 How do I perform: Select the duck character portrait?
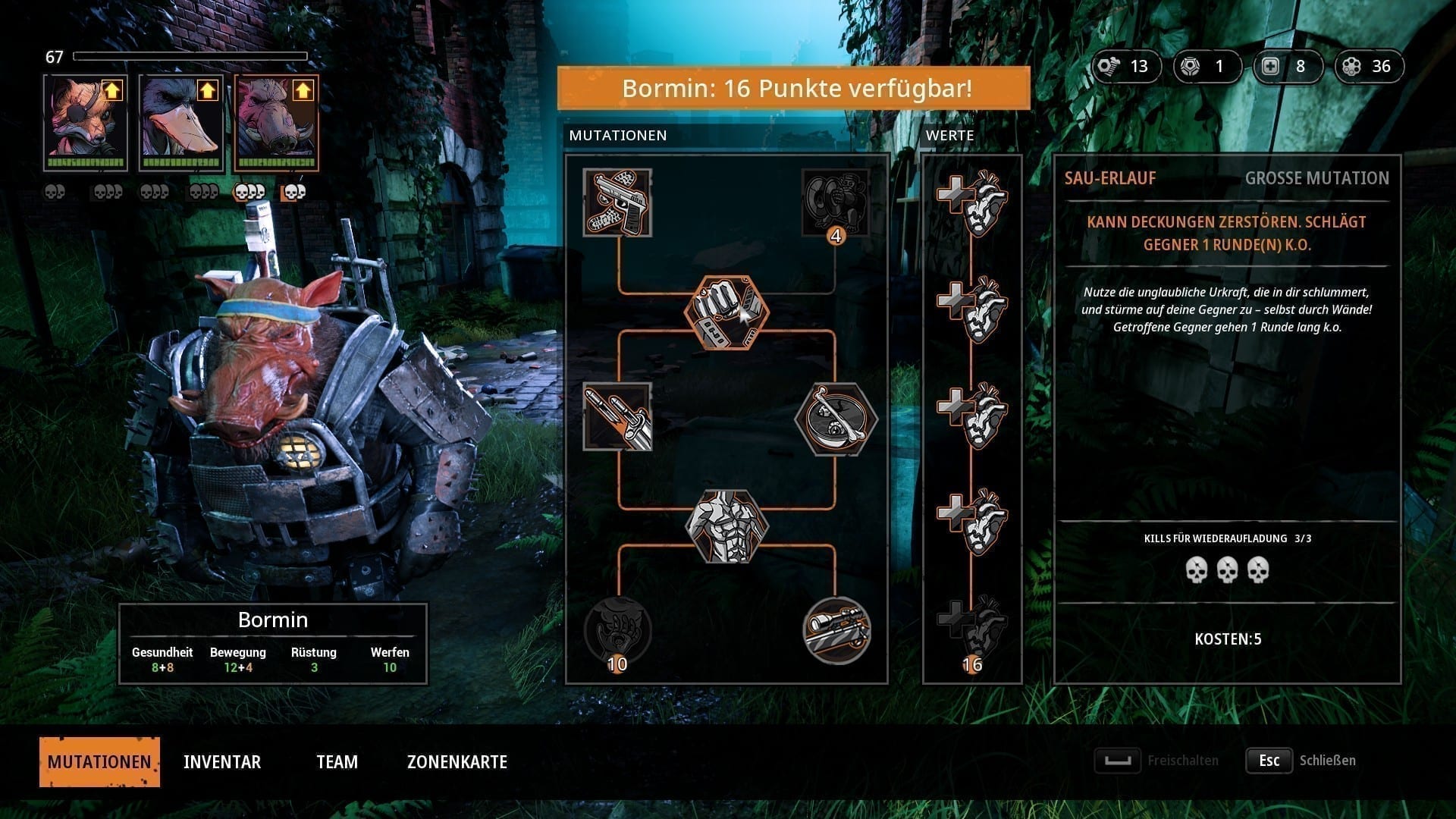(180, 123)
